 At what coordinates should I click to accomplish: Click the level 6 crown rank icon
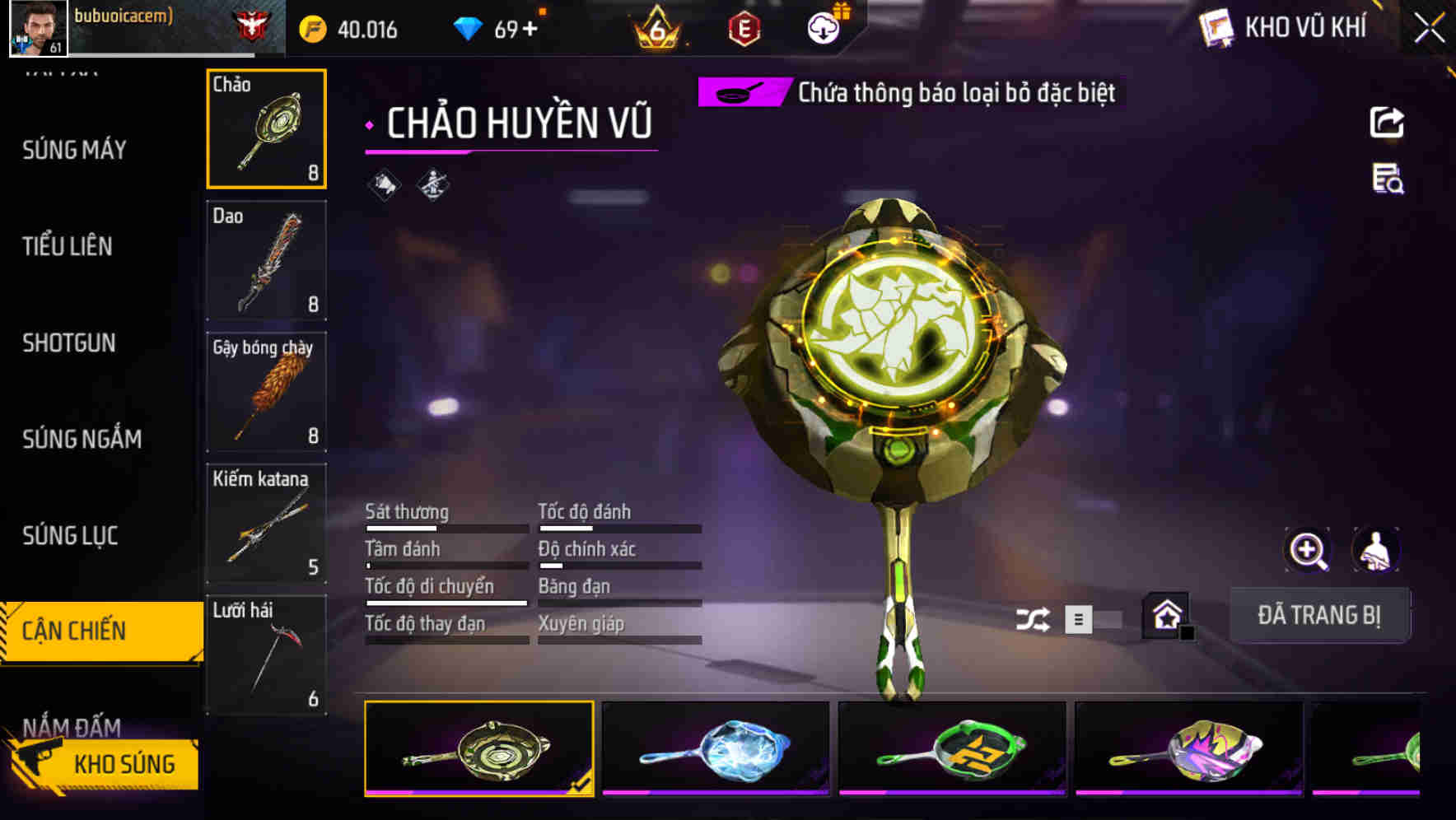[655, 26]
